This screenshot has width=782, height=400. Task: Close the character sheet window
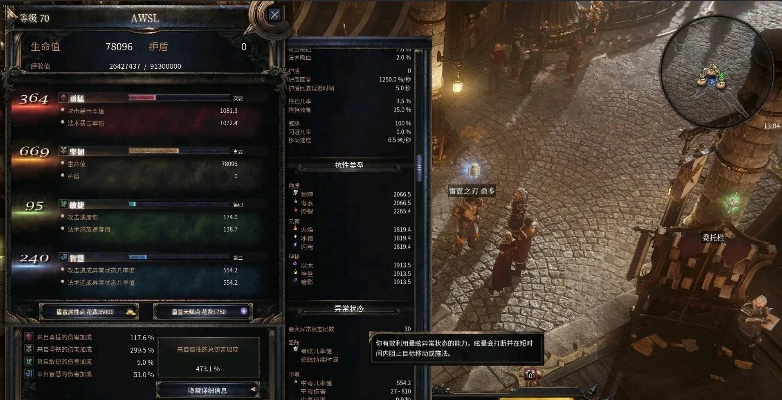(274, 15)
